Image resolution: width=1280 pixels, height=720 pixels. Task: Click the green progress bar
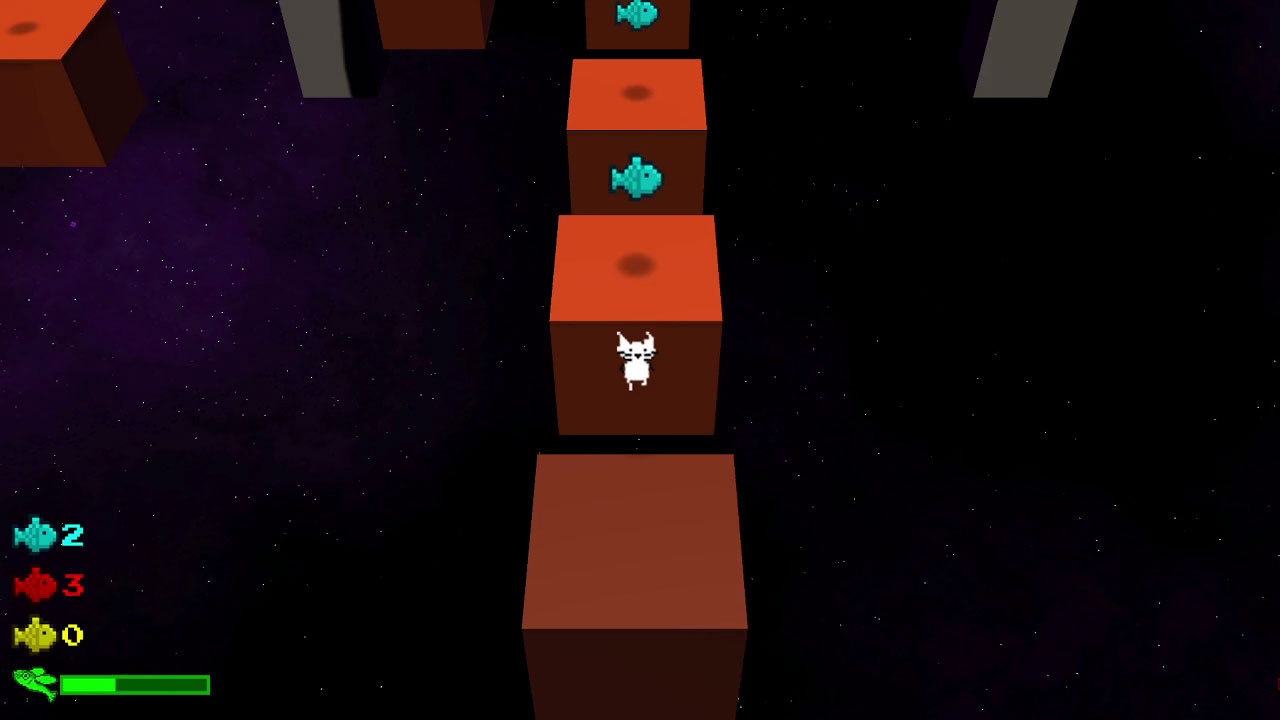click(x=135, y=685)
